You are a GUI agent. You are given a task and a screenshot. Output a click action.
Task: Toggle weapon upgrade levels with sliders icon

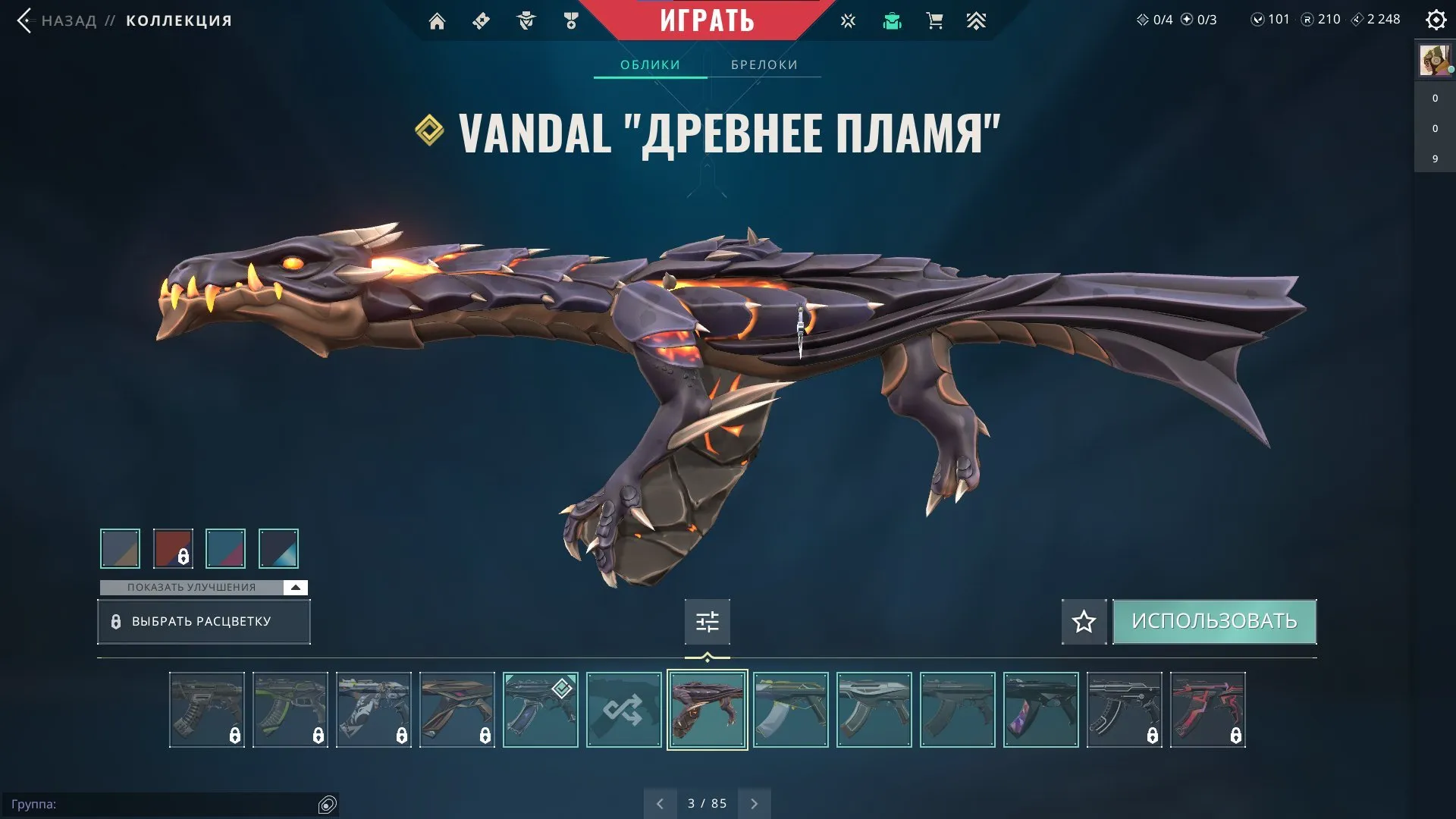click(x=706, y=622)
